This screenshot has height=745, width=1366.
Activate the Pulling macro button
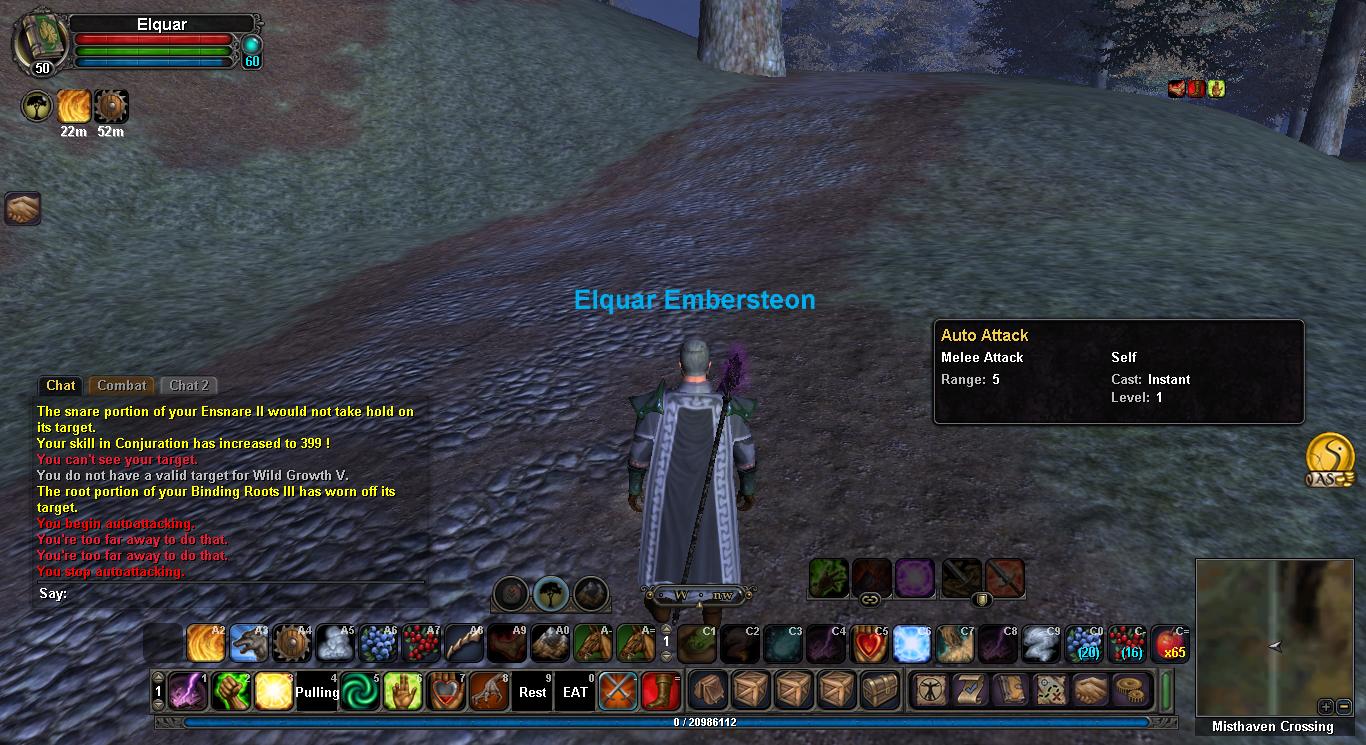click(317, 691)
